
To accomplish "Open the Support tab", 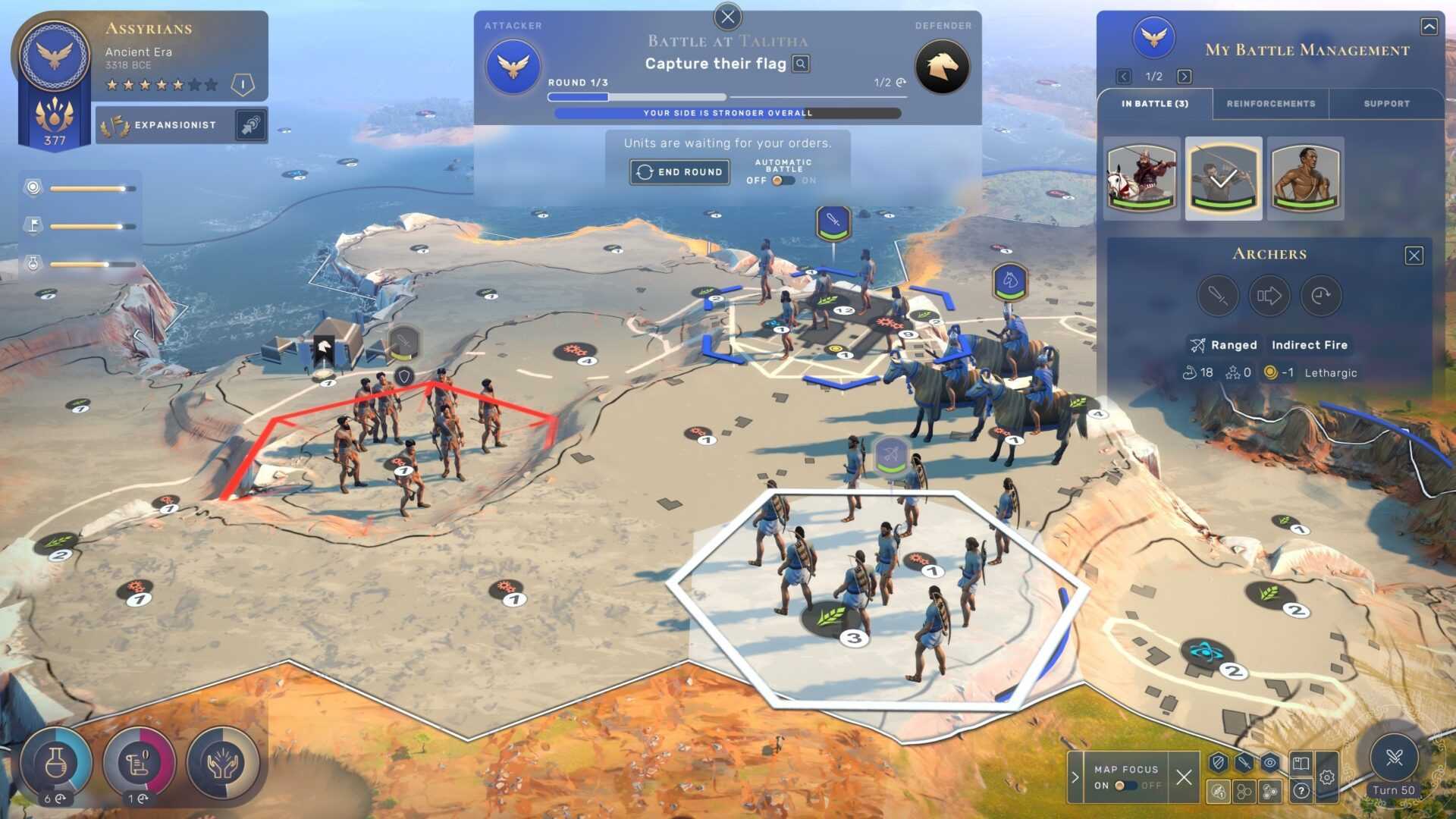I will click(x=1386, y=104).
